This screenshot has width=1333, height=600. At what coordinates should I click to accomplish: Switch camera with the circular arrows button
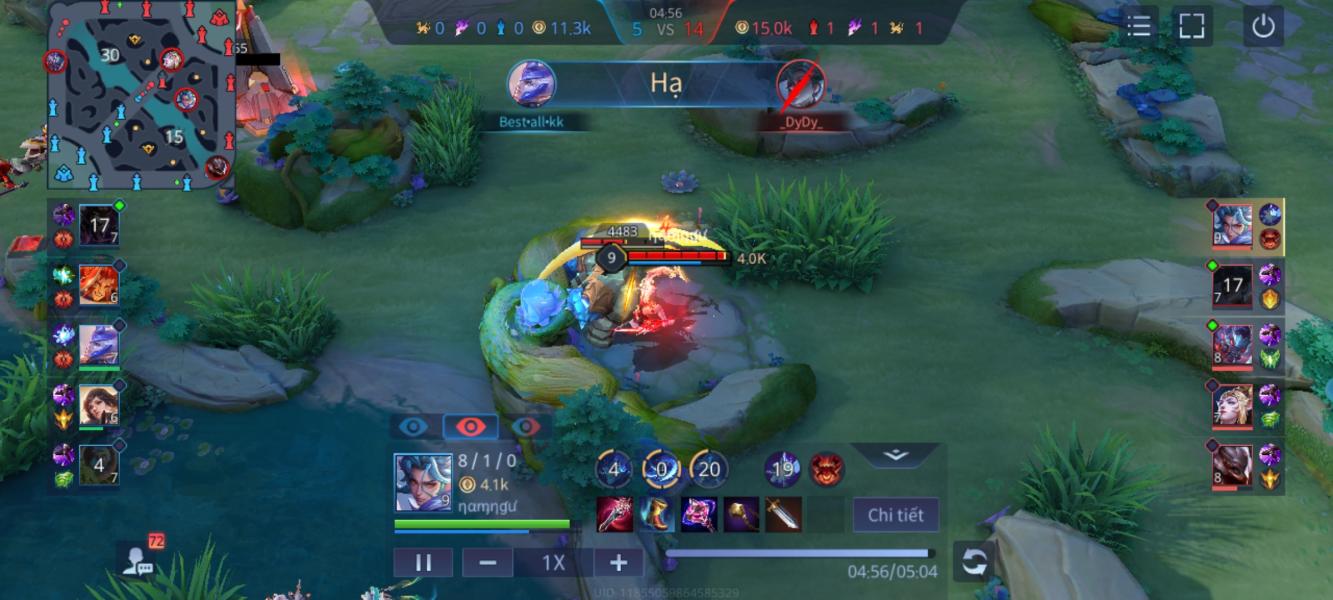(974, 562)
